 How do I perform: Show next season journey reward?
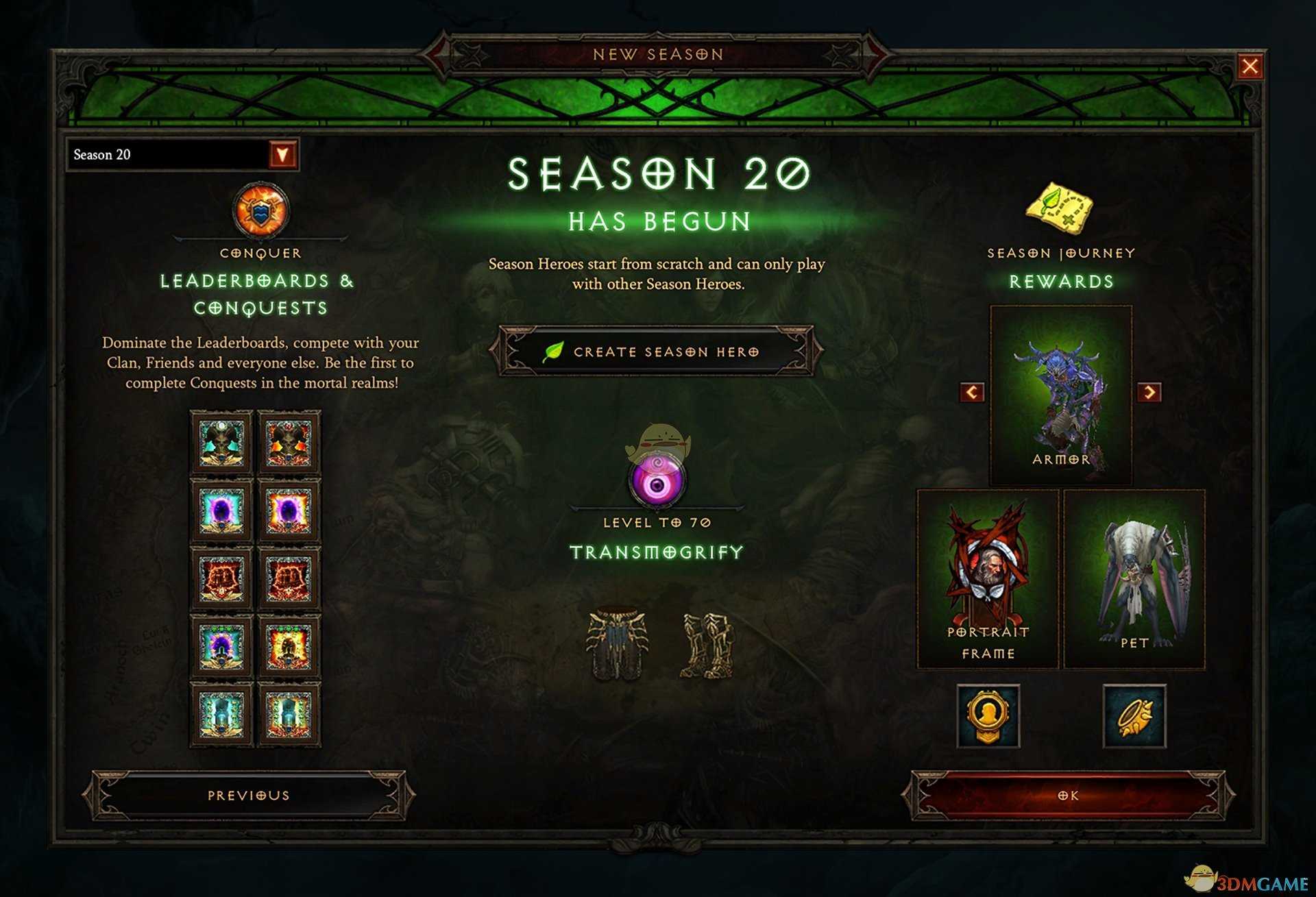pos(1149,392)
